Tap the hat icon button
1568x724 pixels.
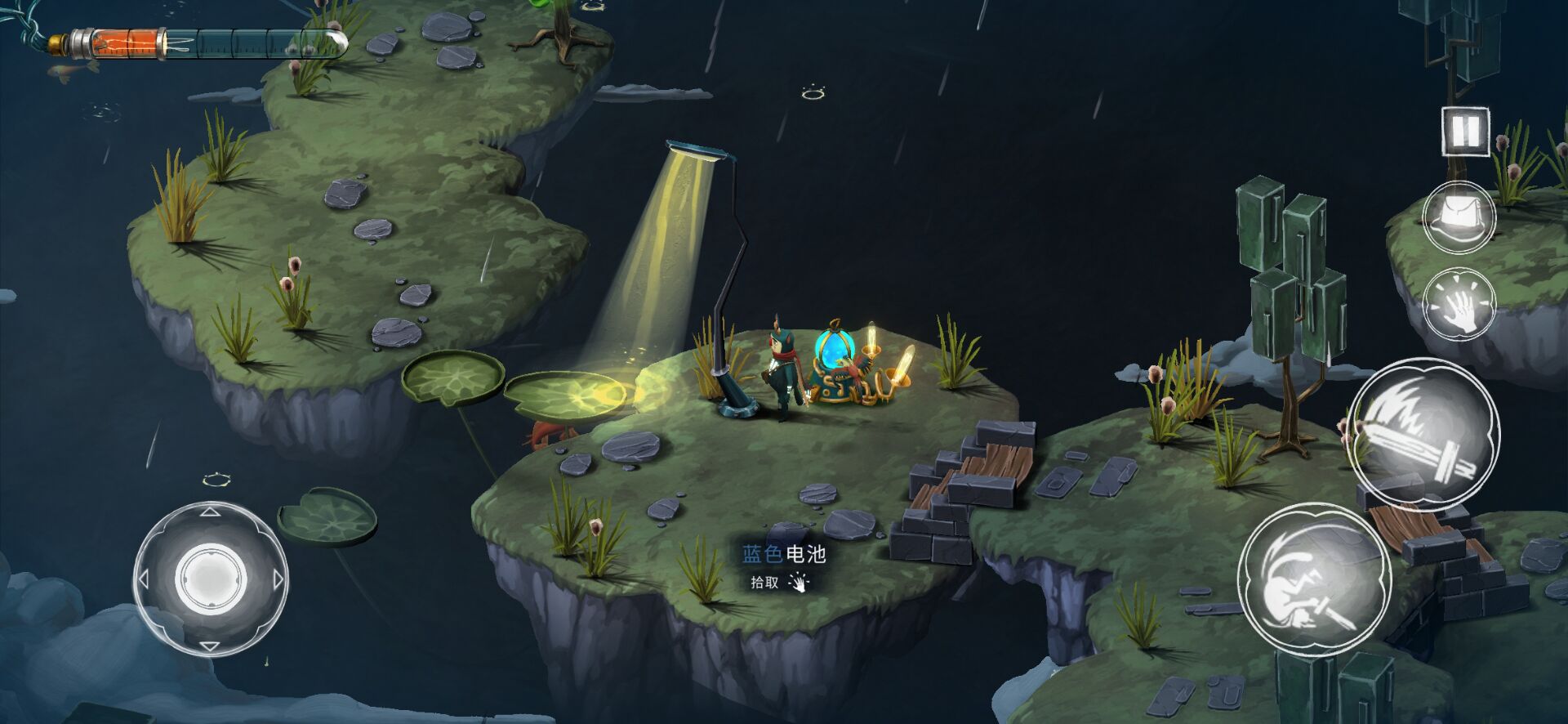tap(1459, 217)
